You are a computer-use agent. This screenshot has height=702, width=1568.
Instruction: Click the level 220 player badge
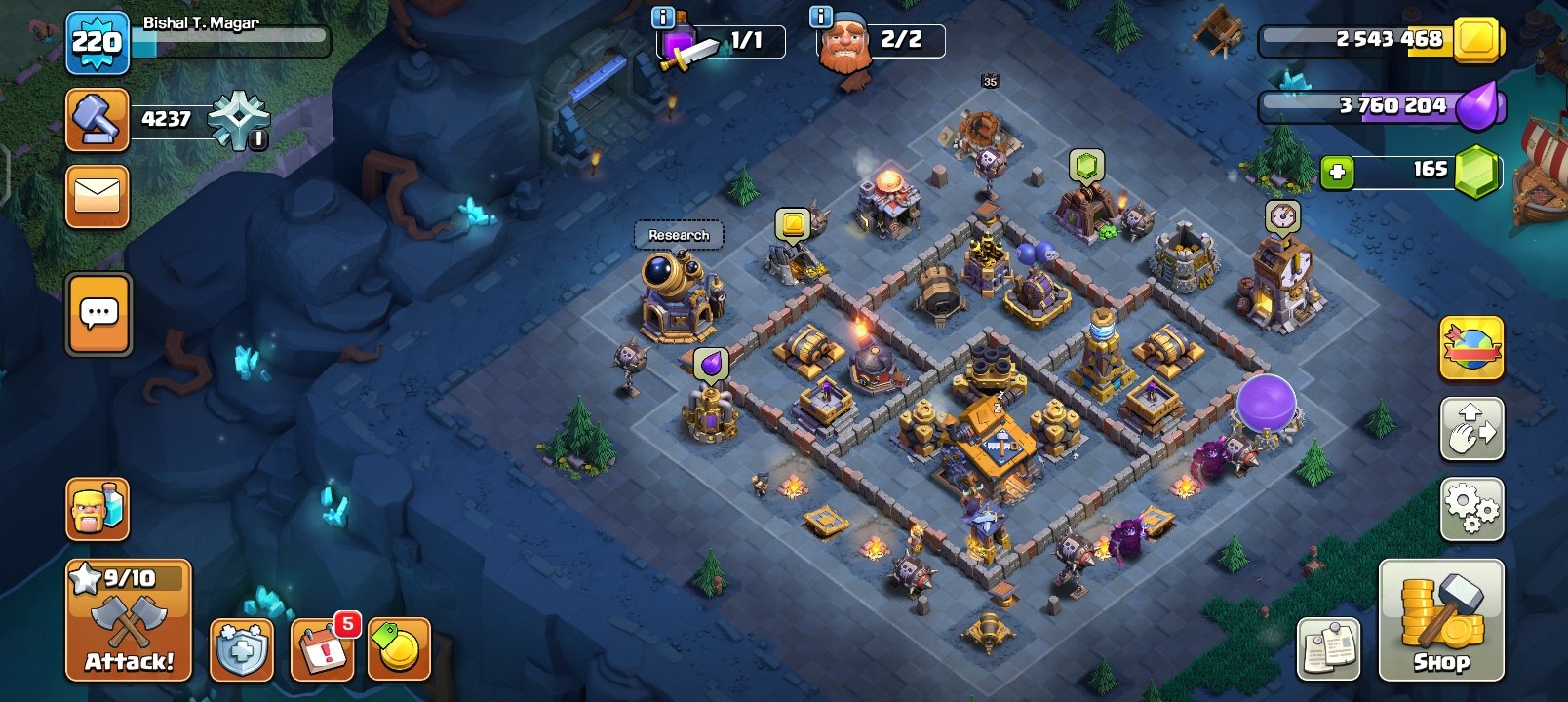coord(96,43)
